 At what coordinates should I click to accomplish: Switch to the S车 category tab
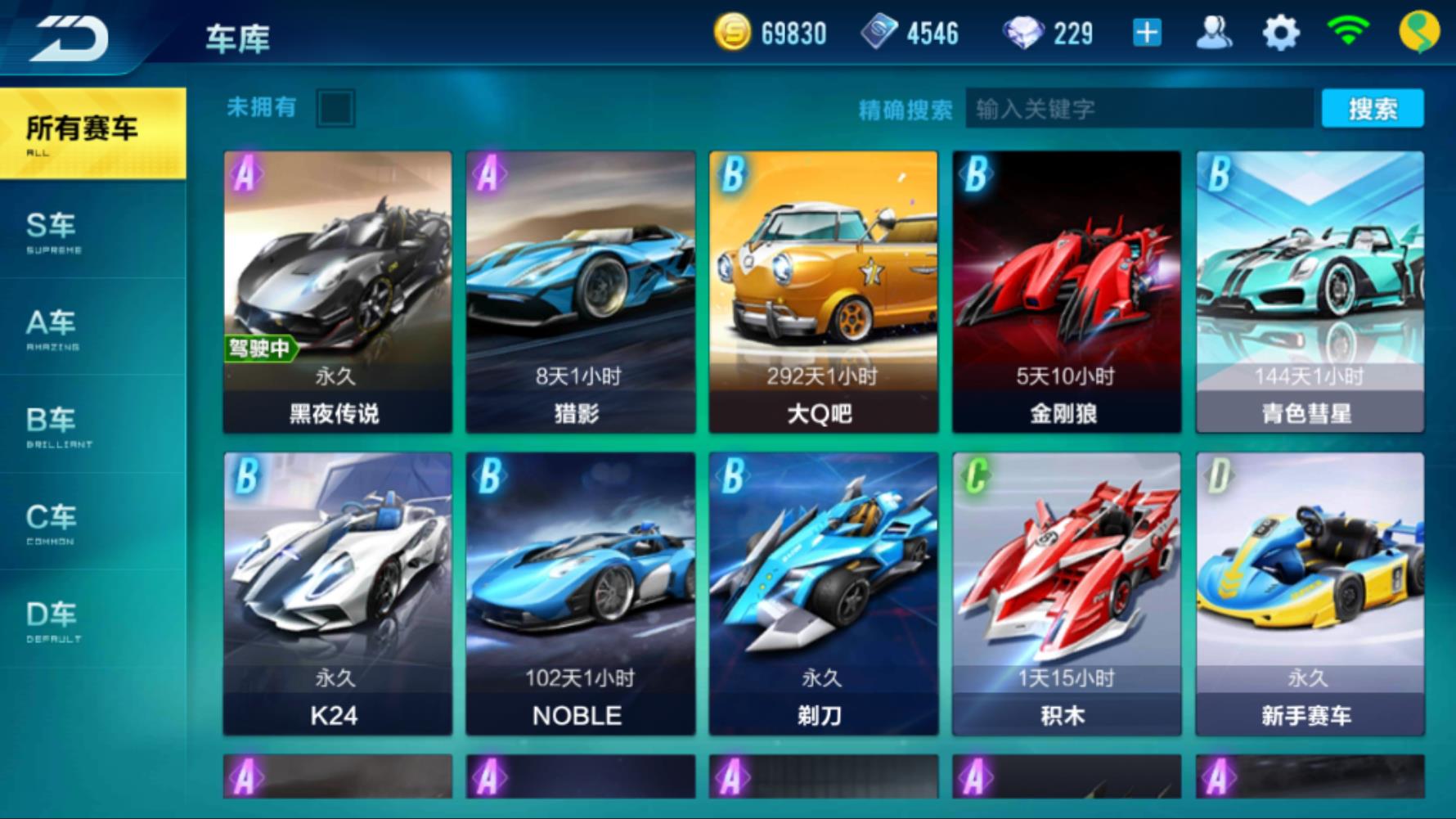coord(53,231)
